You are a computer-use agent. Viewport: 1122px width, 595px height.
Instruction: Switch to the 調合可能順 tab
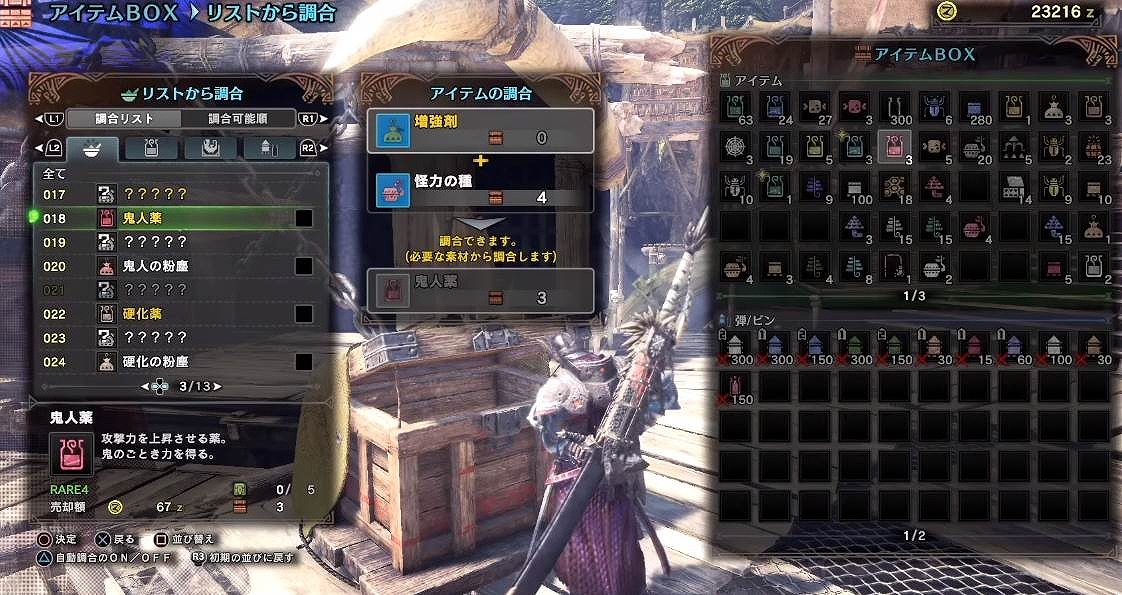238,119
